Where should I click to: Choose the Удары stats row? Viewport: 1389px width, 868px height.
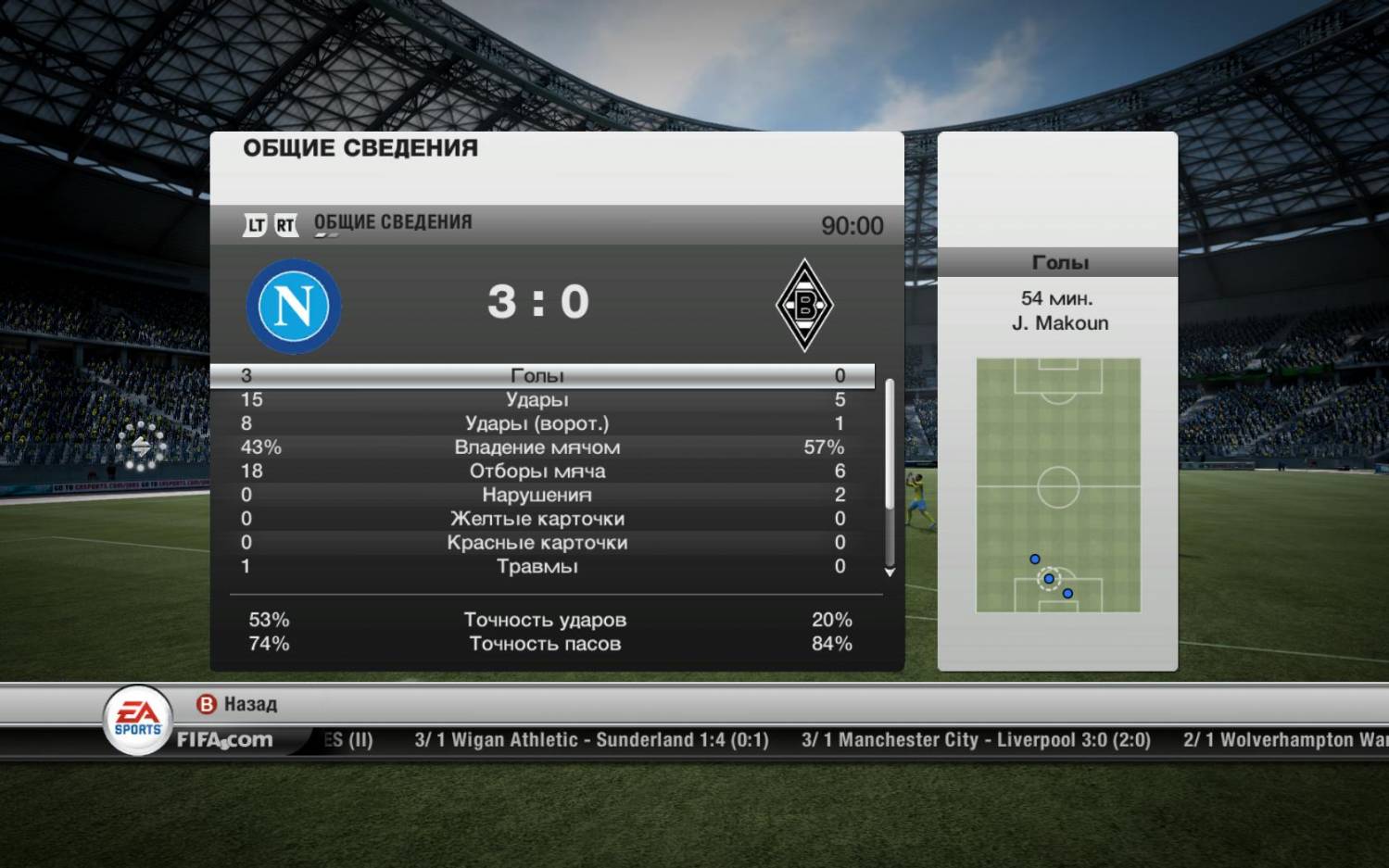point(537,399)
